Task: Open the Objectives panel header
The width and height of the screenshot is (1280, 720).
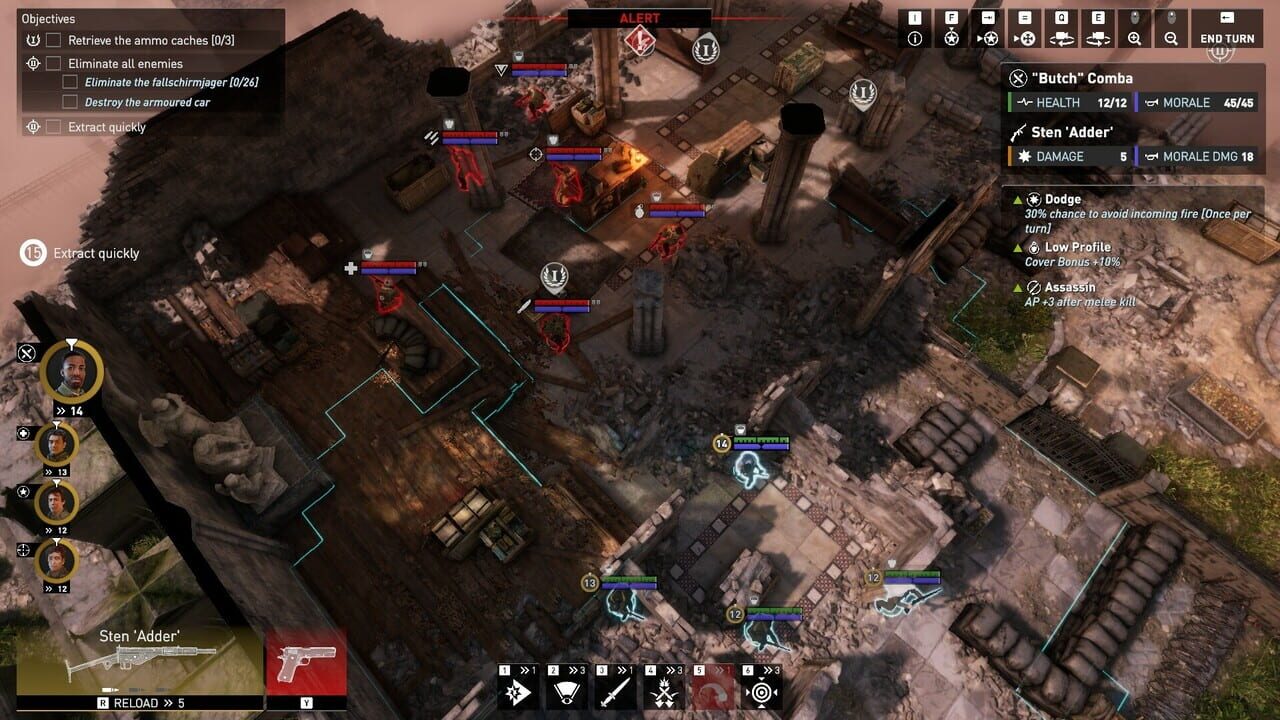Action: (49, 18)
